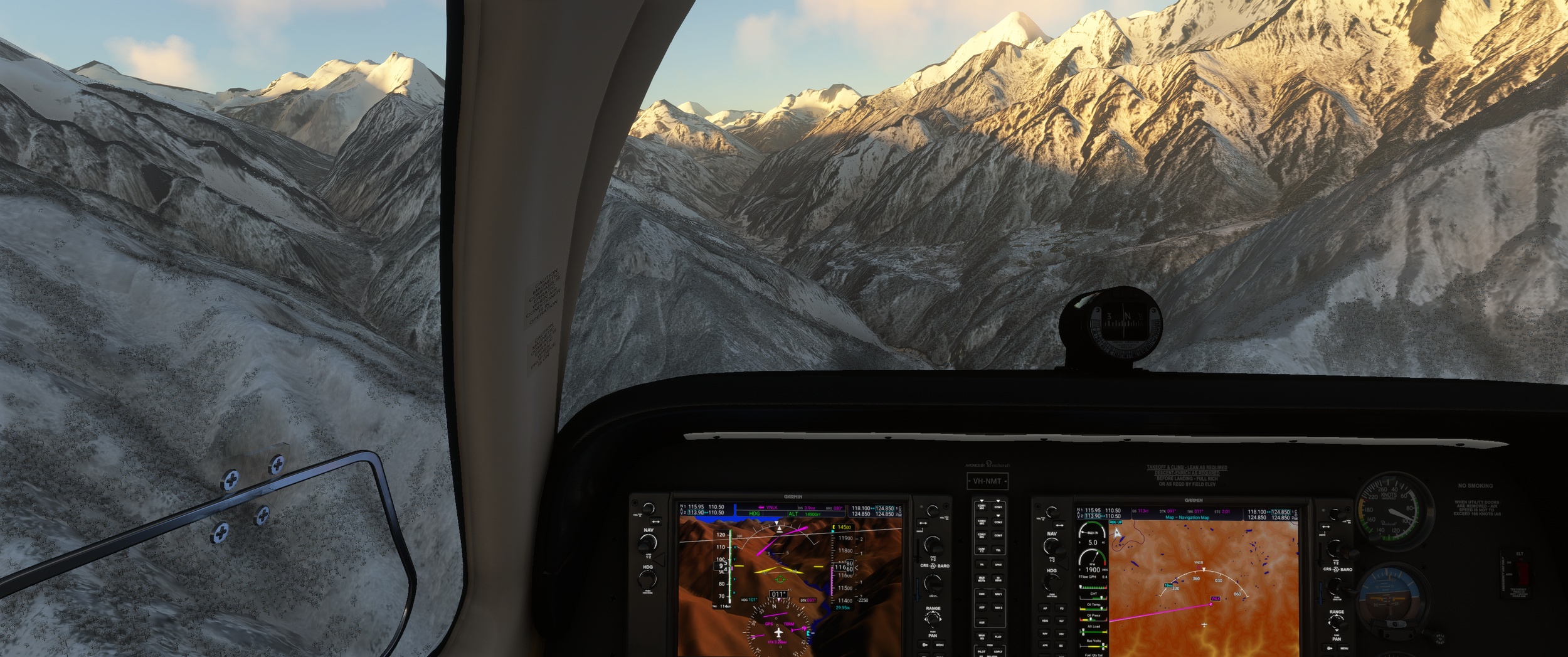Enable the SPKR button on audio panel
Viewport: 1568px width, 657px height.
click(x=998, y=565)
